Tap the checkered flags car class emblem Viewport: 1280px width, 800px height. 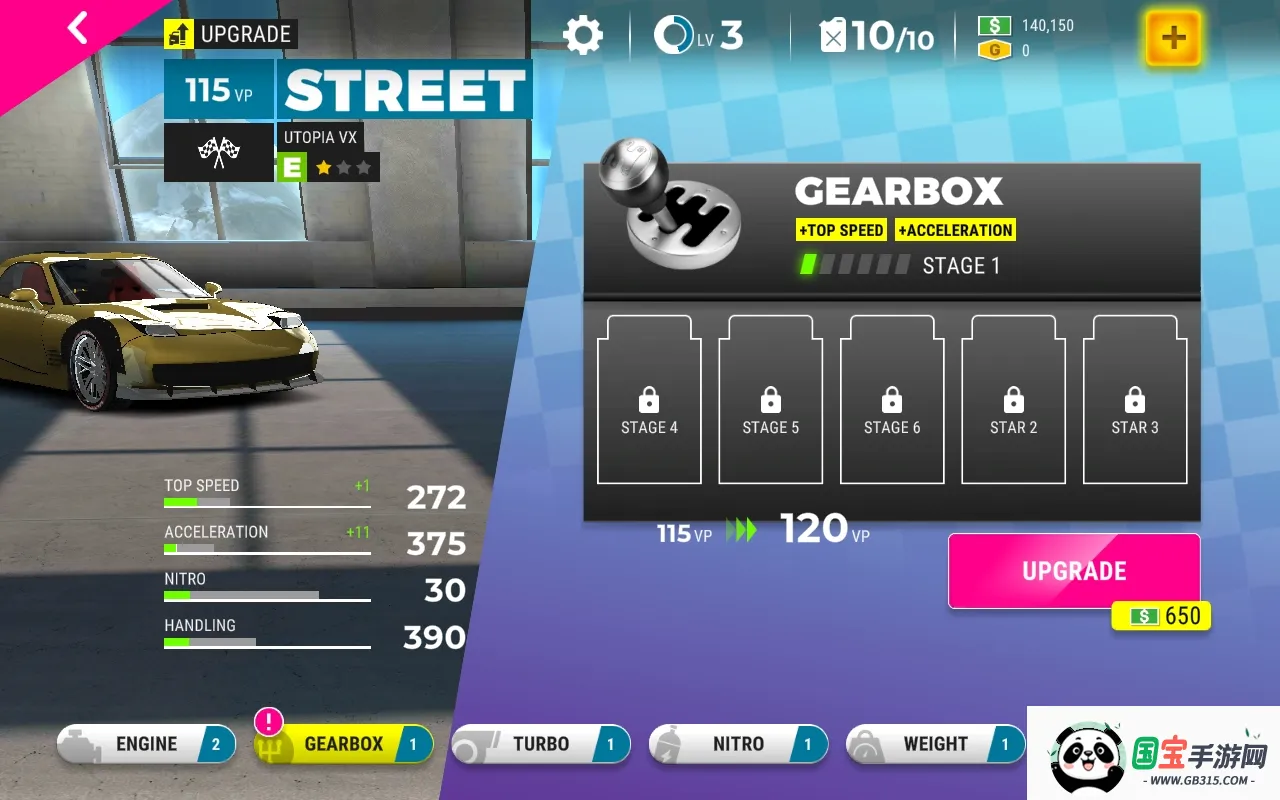(219, 153)
